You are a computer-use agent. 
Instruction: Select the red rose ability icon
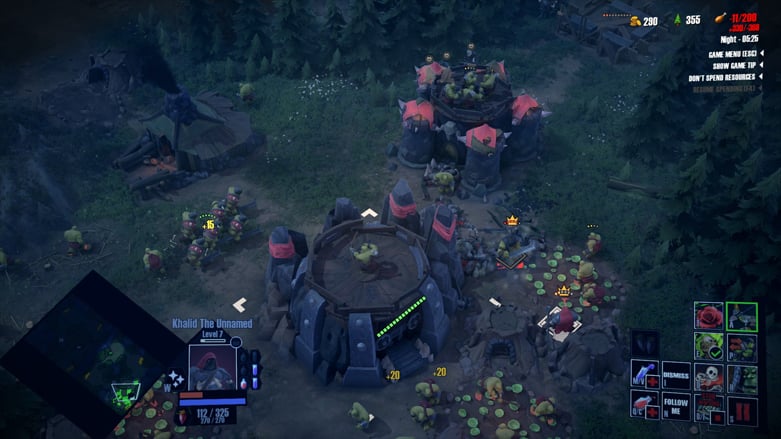pyautogui.click(x=709, y=316)
